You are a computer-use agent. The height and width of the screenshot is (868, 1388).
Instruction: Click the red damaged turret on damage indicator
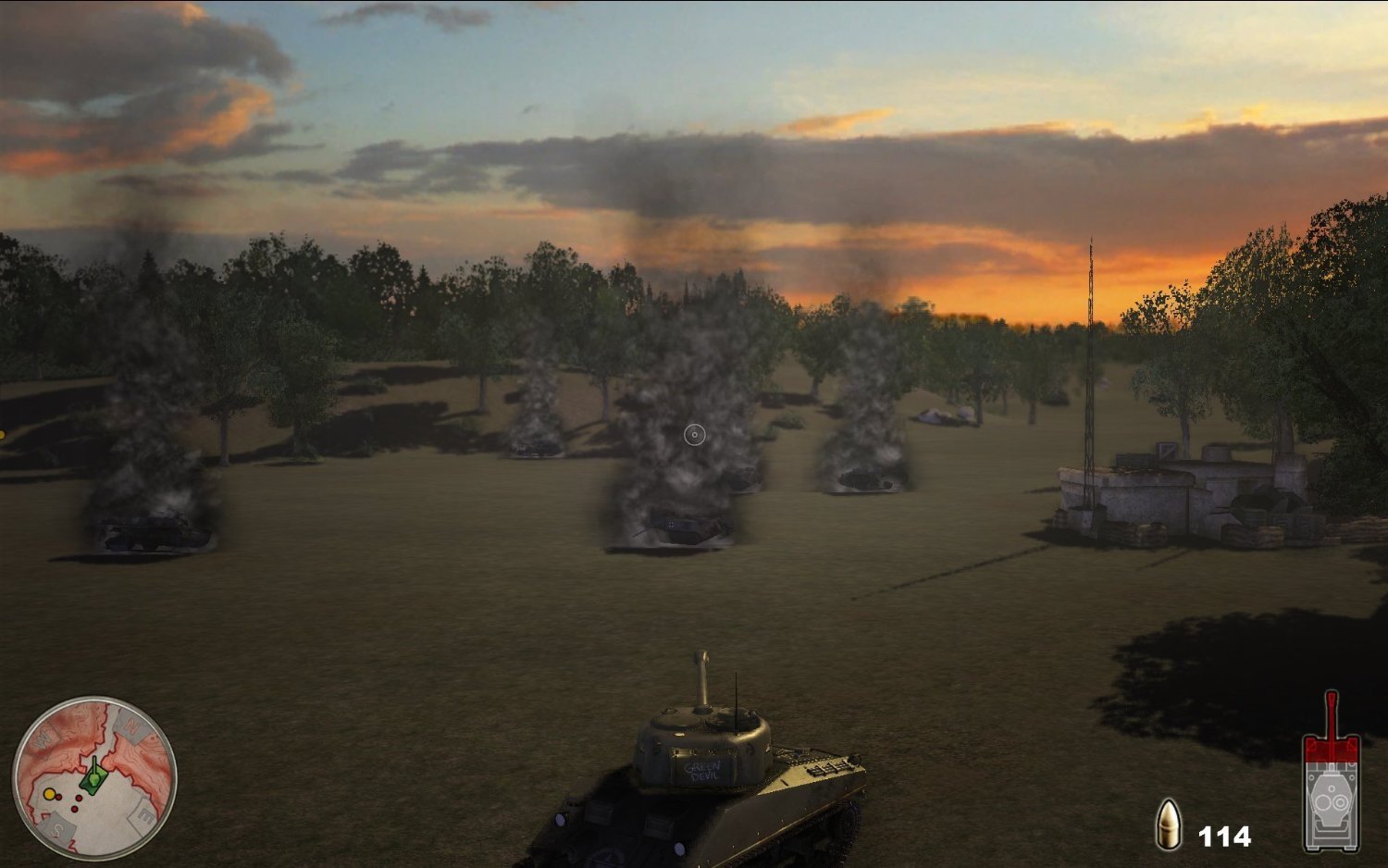pos(1332,750)
